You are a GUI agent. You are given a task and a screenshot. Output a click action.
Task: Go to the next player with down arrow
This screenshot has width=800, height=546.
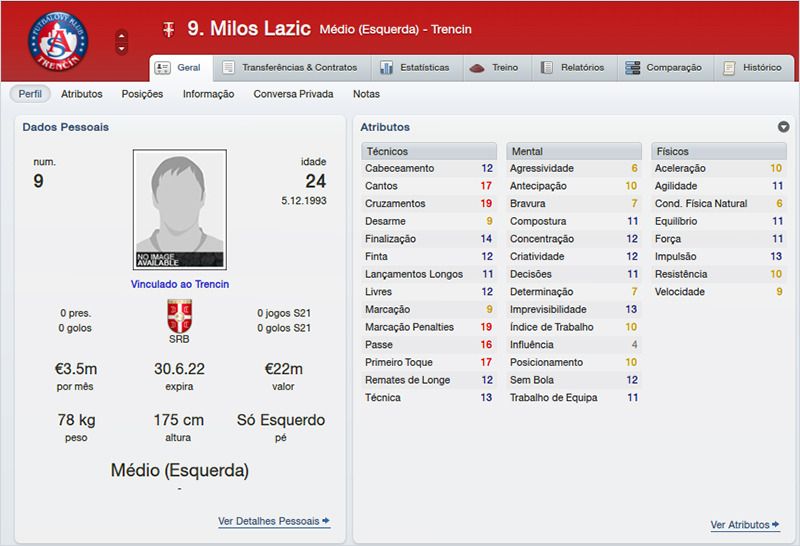pos(122,48)
